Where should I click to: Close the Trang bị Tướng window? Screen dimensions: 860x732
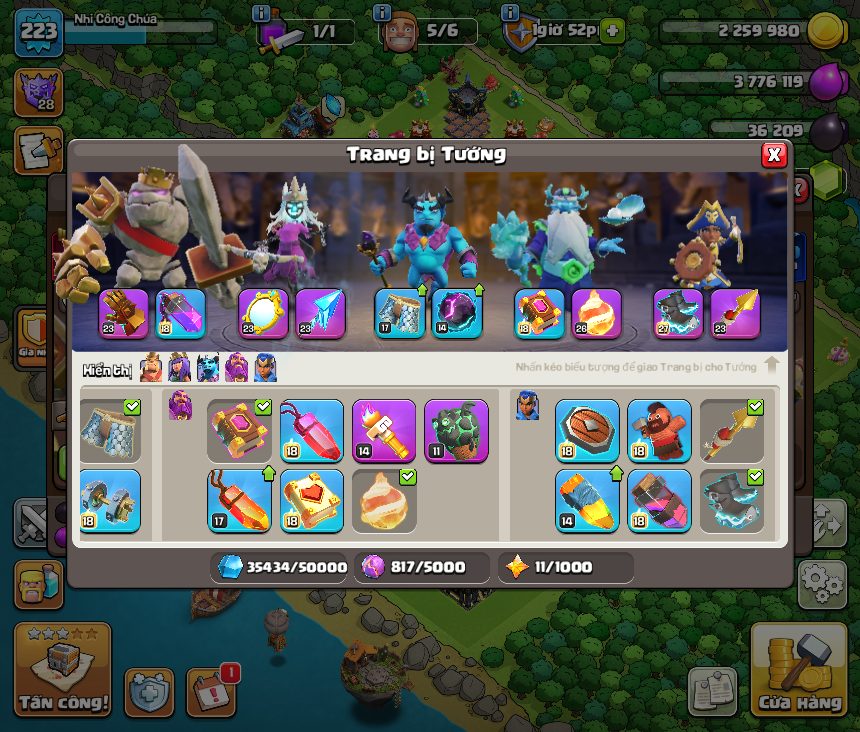pos(774,154)
